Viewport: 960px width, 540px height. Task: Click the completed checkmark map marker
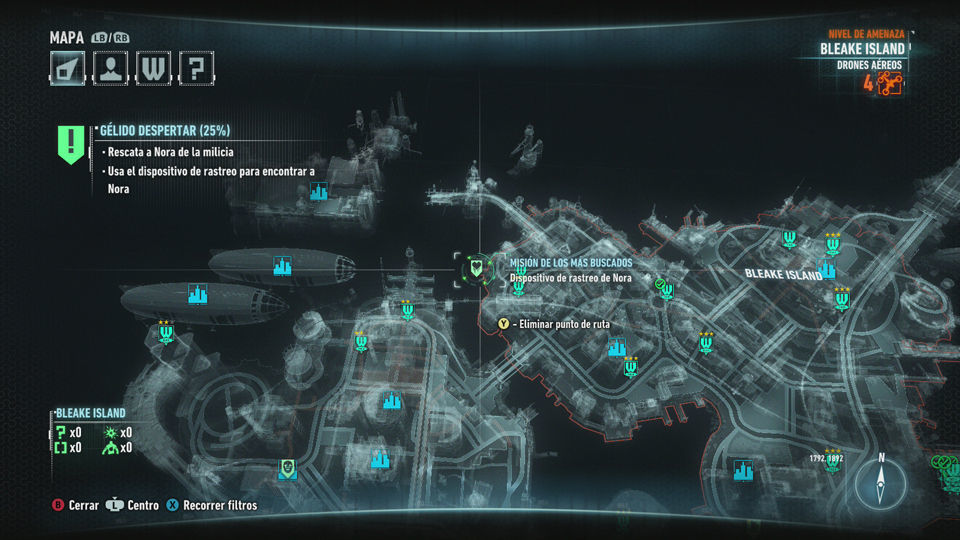point(659,285)
